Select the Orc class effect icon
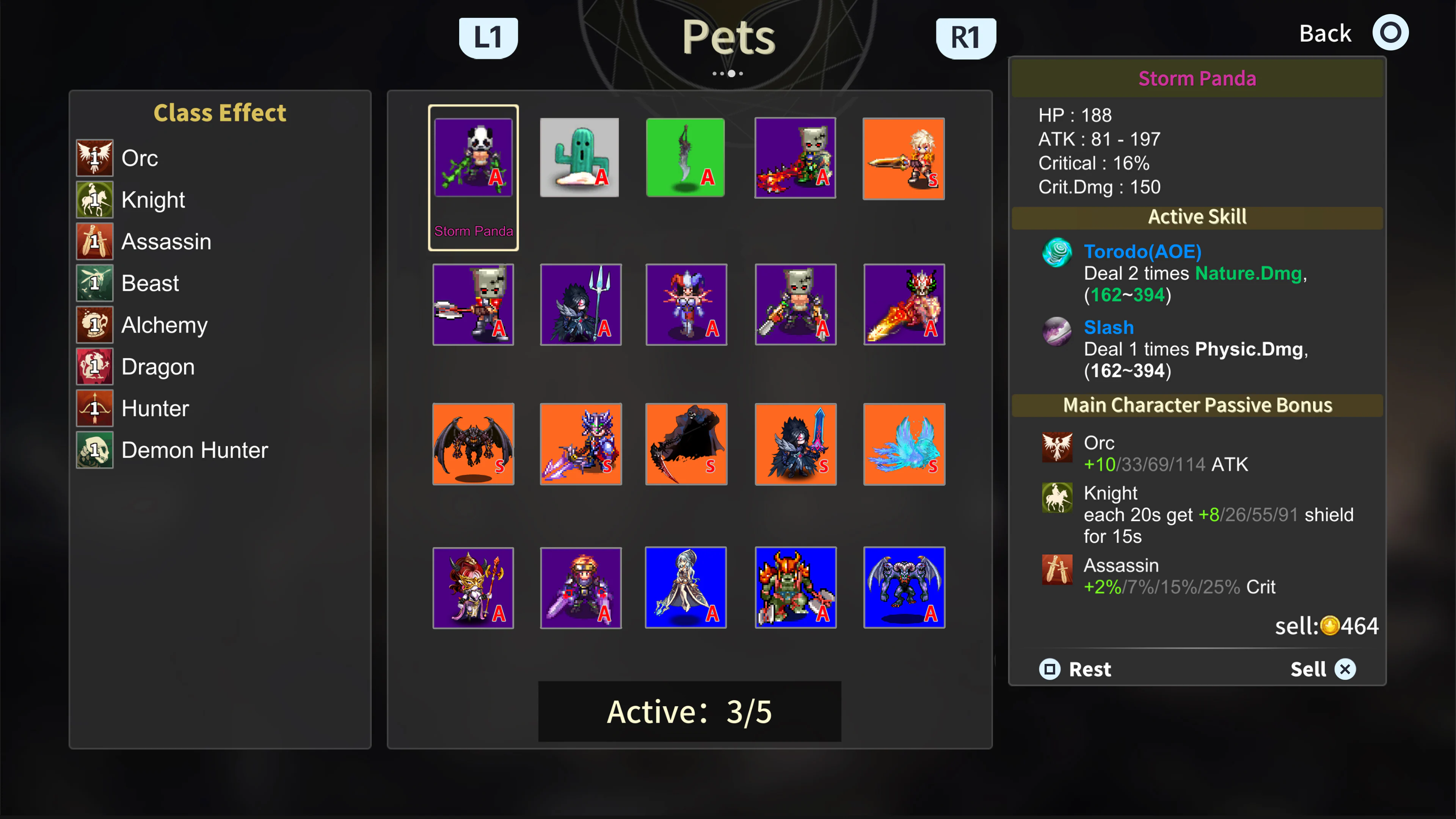The image size is (1456, 819). pyautogui.click(x=94, y=158)
